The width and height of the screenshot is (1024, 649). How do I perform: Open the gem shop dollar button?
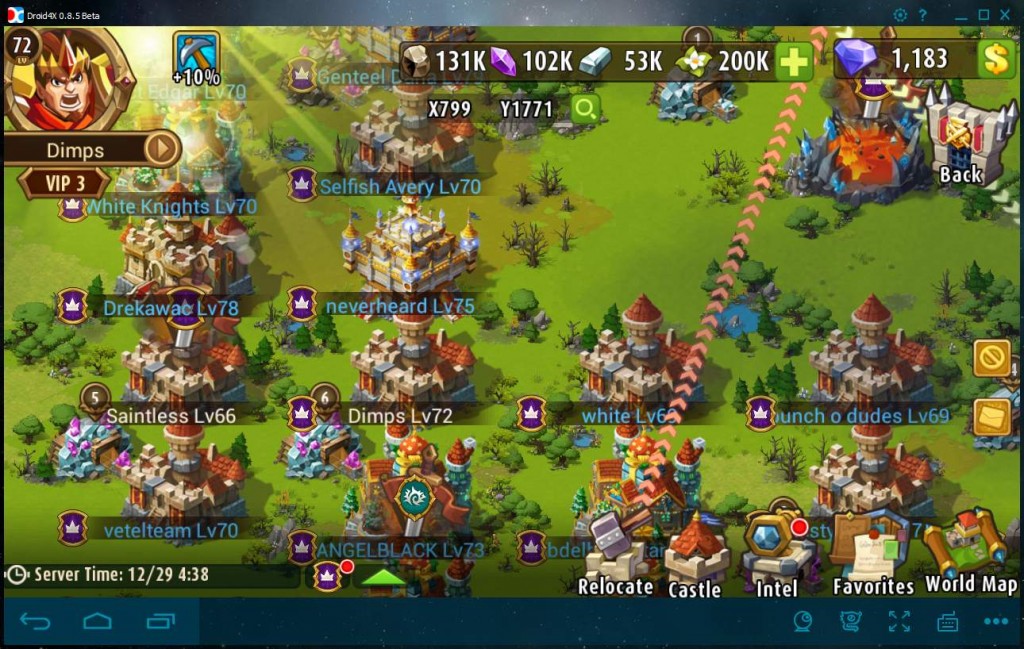[x=996, y=59]
